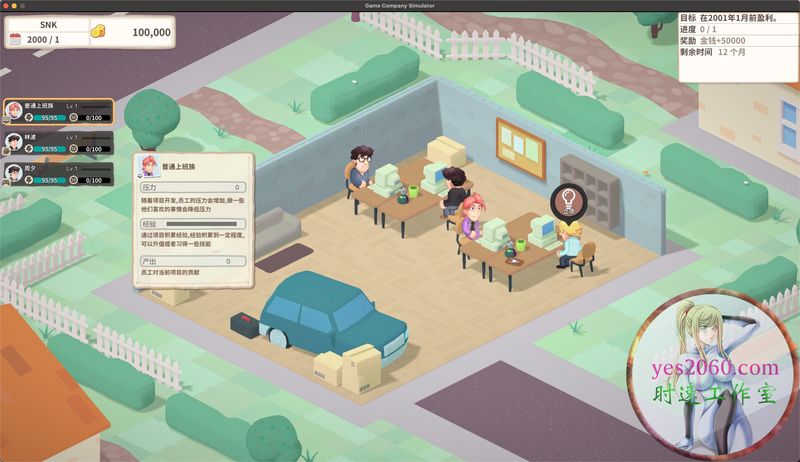Click the gold coins money icon

[99, 33]
